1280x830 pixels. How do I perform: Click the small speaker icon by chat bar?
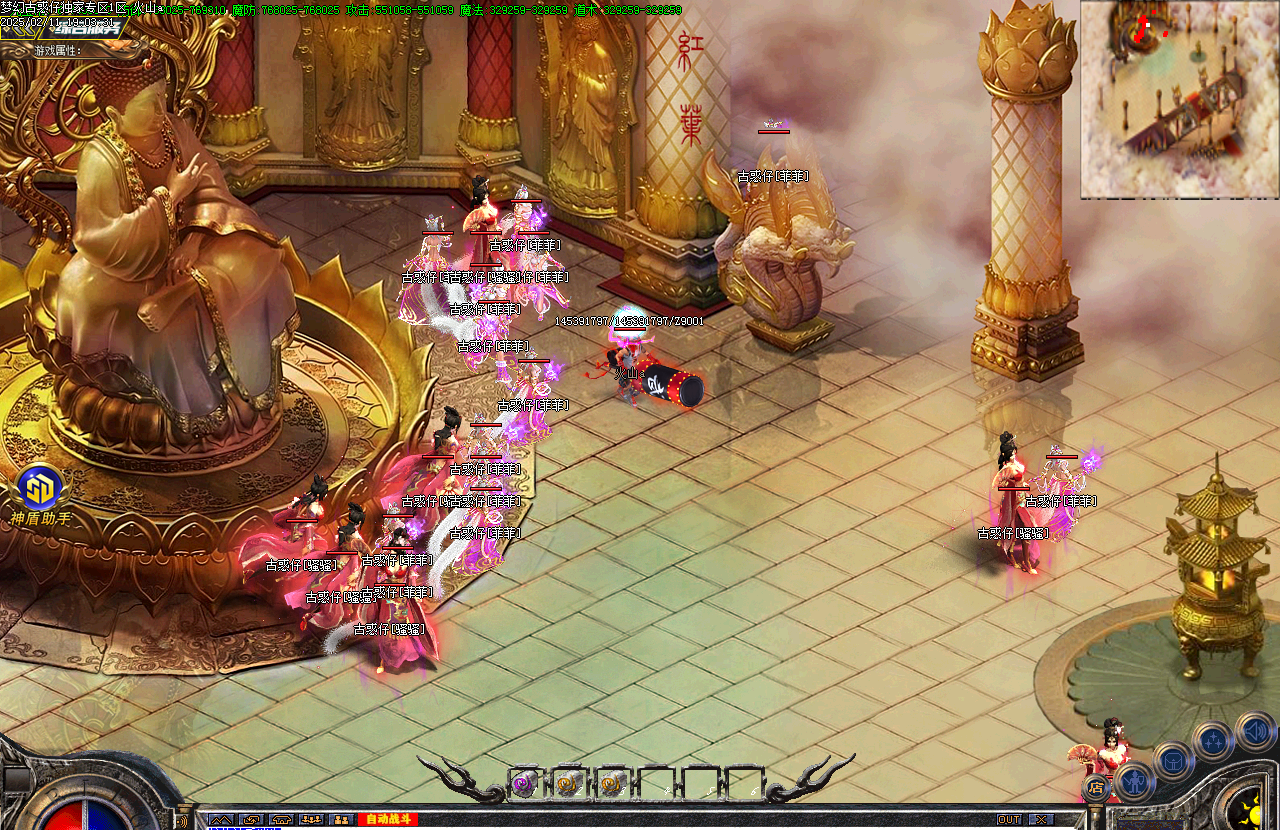pyautogui.click(x=181, y=821)
